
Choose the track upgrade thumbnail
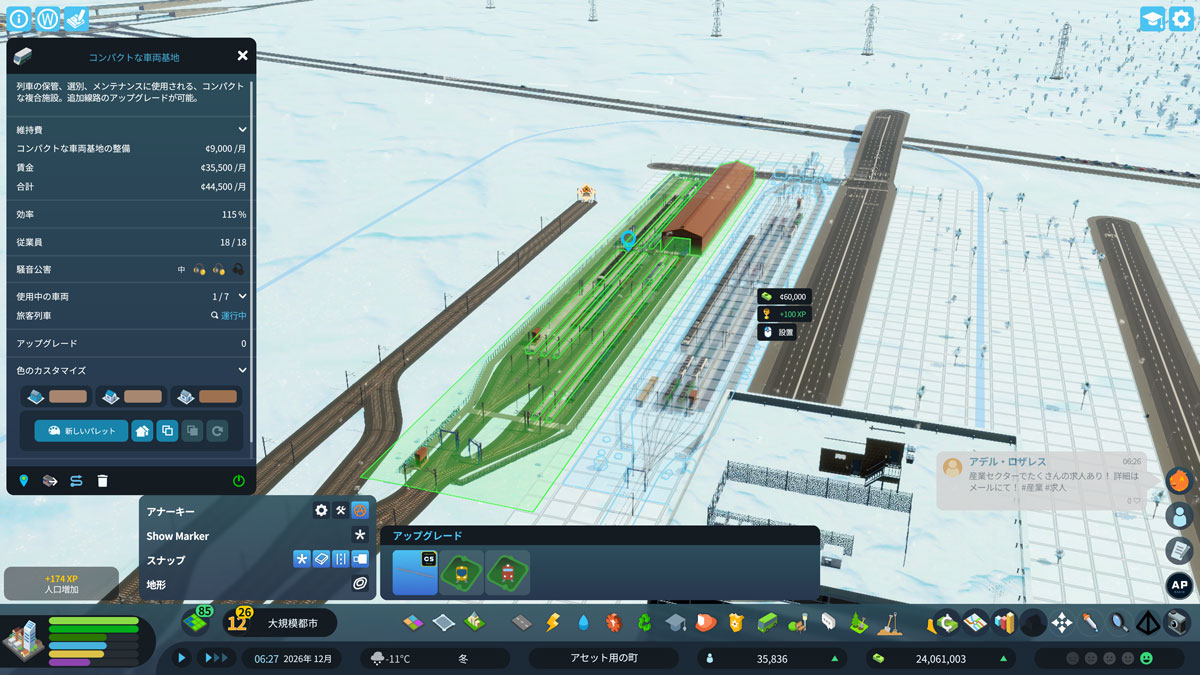tap(415, 573)
